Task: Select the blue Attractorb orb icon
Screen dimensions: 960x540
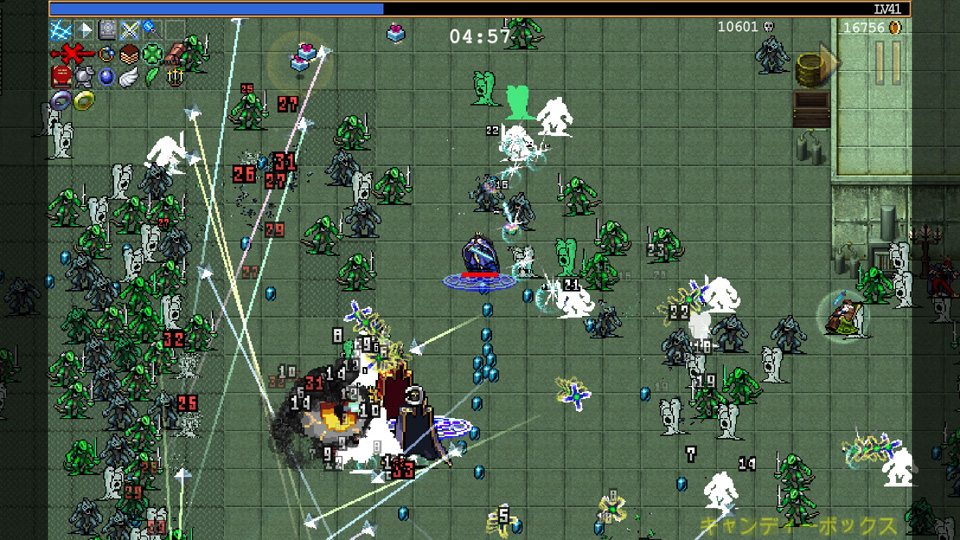Action: tap(107, 76)
